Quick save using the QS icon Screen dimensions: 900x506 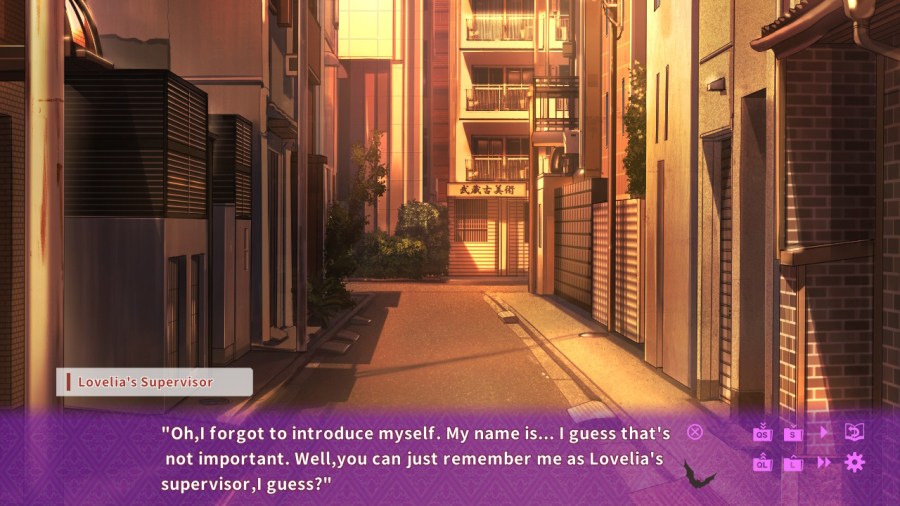(763, 433)
